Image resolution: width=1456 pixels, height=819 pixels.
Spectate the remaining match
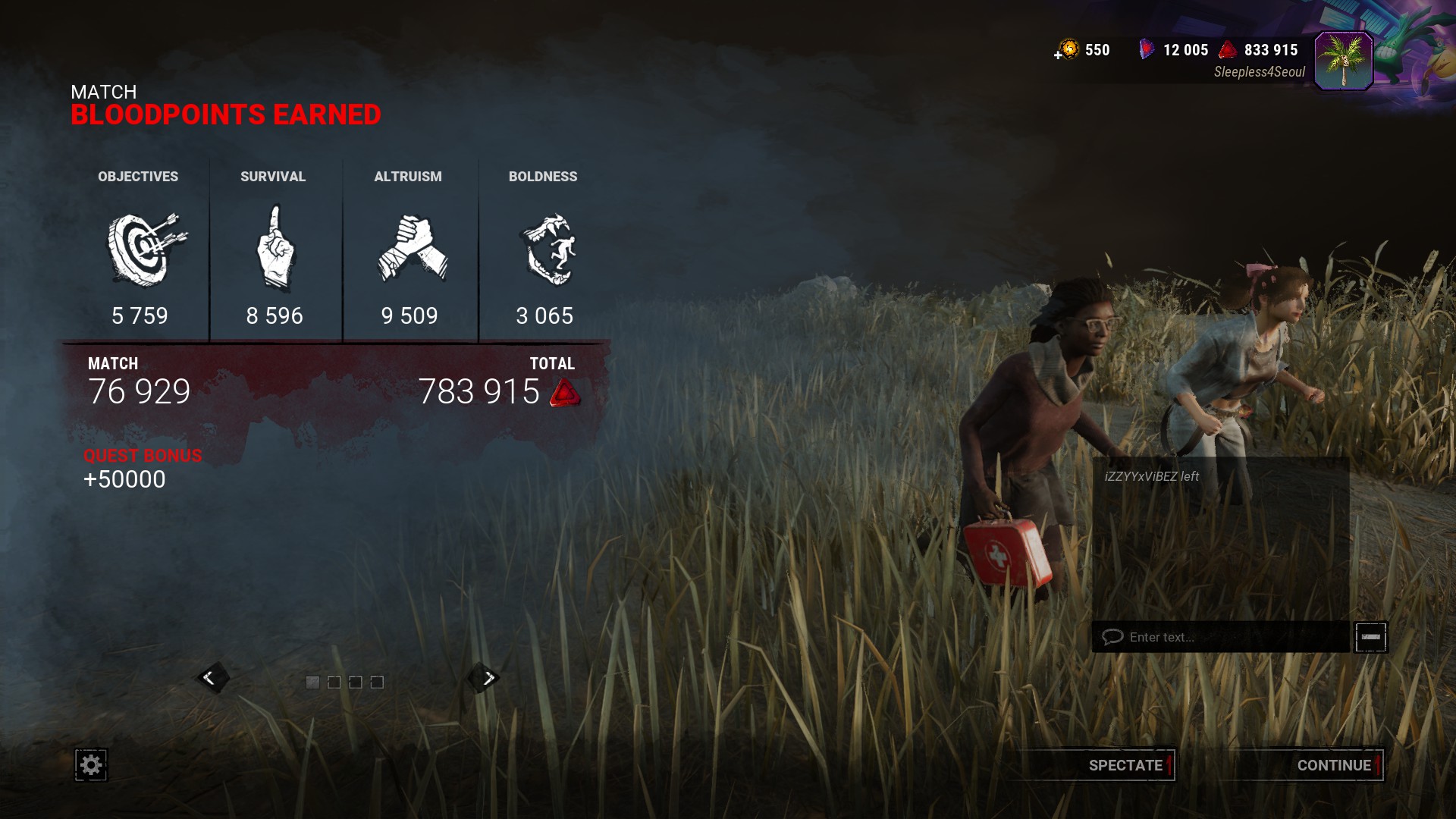click(x=1125, y=765)
